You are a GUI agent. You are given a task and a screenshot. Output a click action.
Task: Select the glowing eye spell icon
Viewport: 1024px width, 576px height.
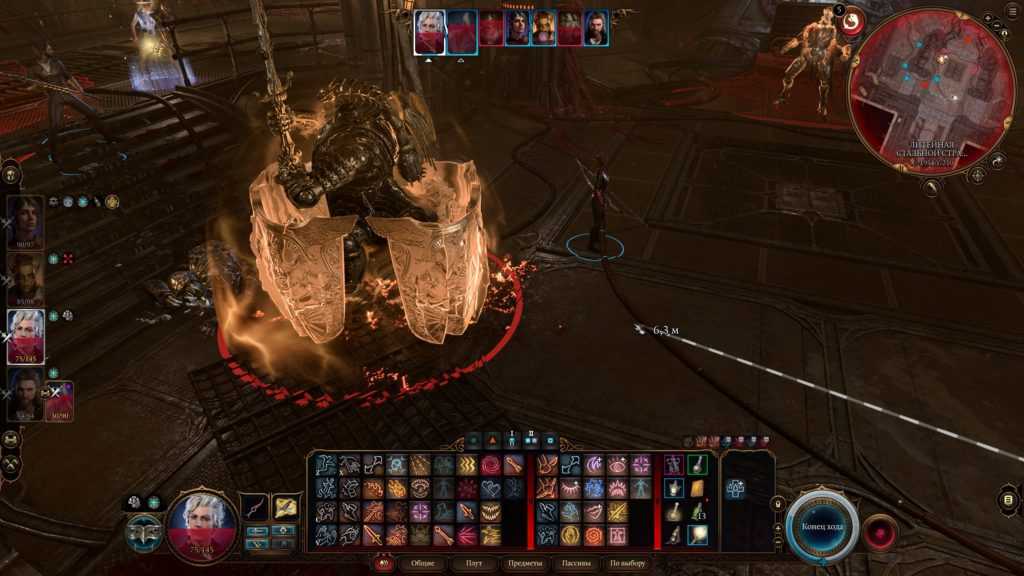click(x=618, y=465)
